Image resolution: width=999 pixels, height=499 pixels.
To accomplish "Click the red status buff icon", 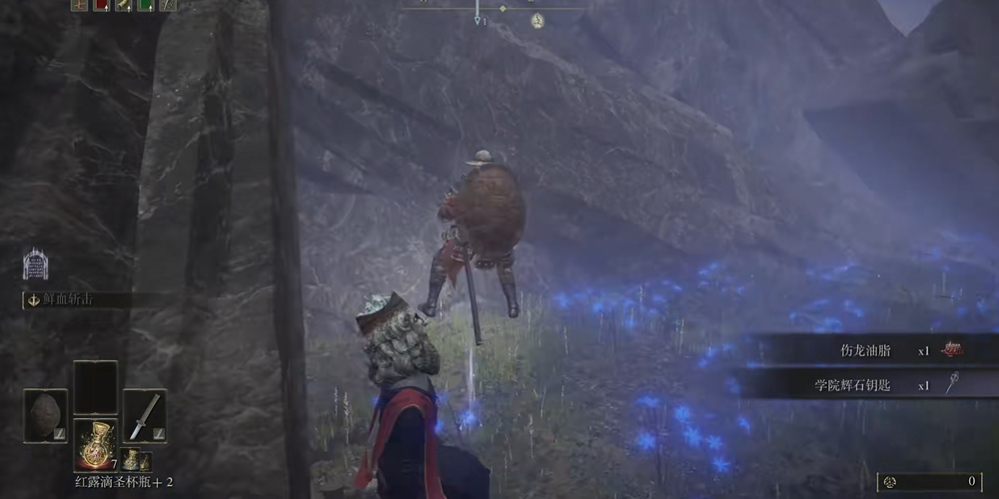I will tap(101, 5).
